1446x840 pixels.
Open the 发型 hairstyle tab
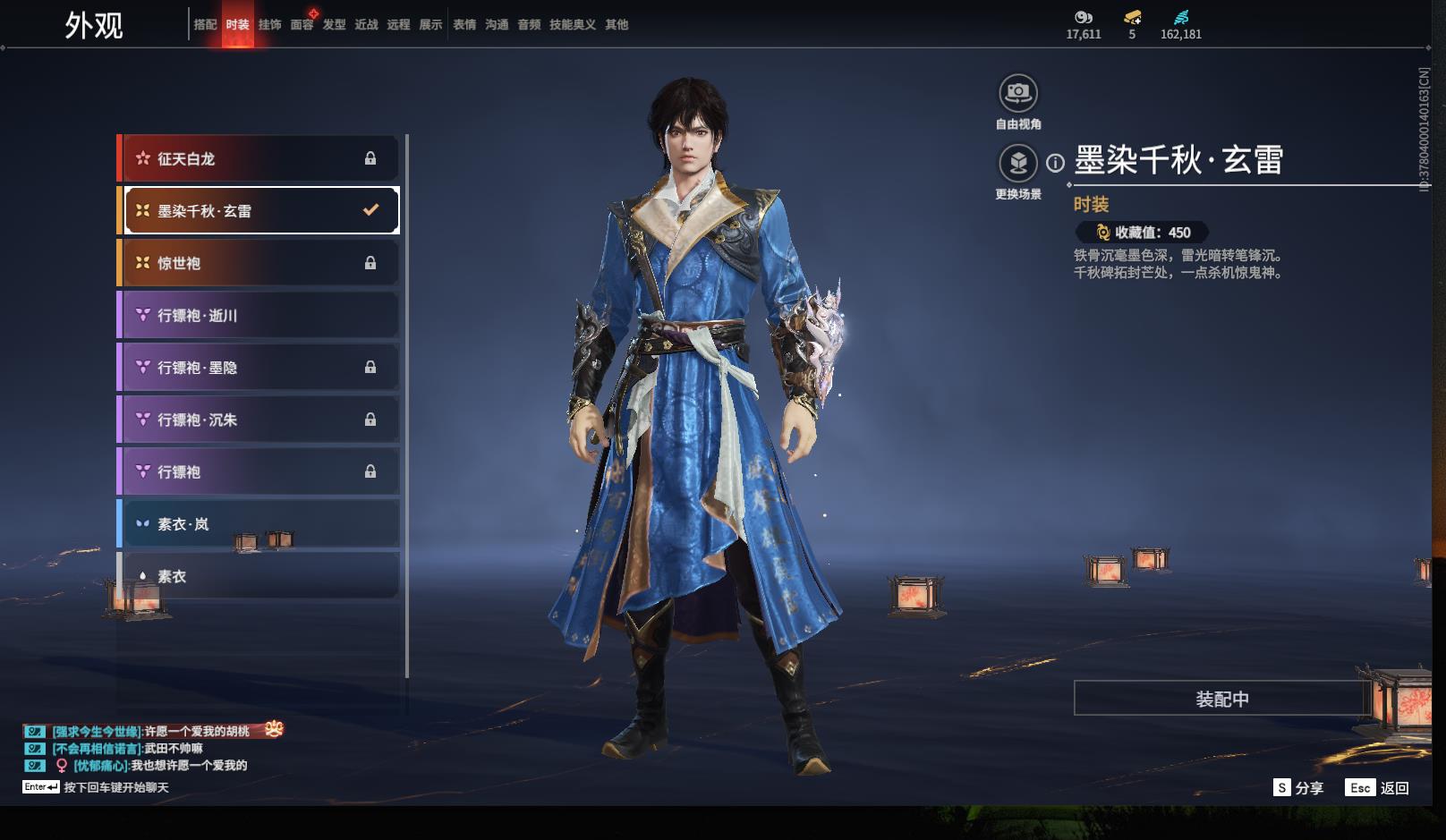tap(334, 25)
